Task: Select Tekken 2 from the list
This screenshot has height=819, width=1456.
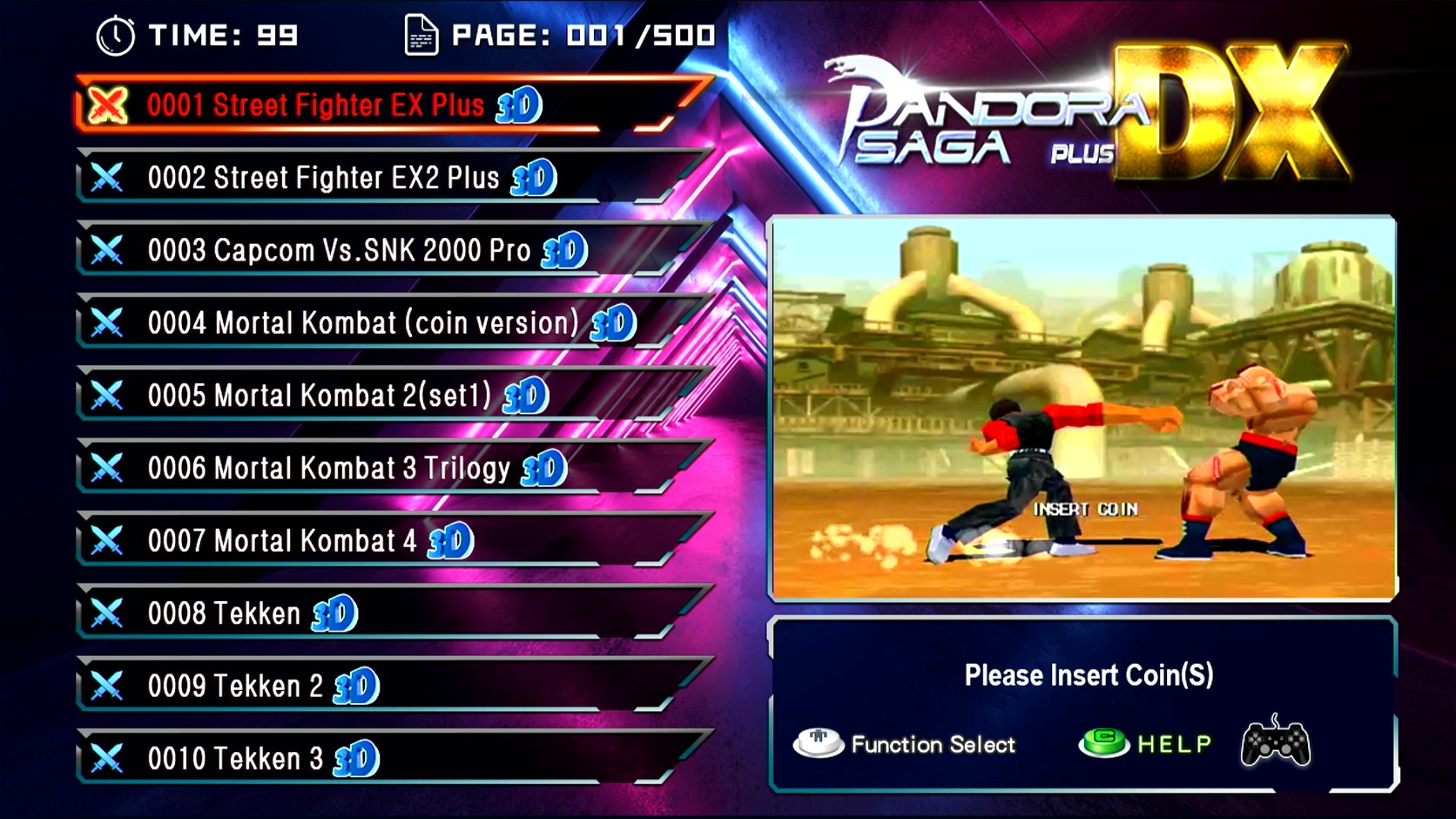Action: 235,687
